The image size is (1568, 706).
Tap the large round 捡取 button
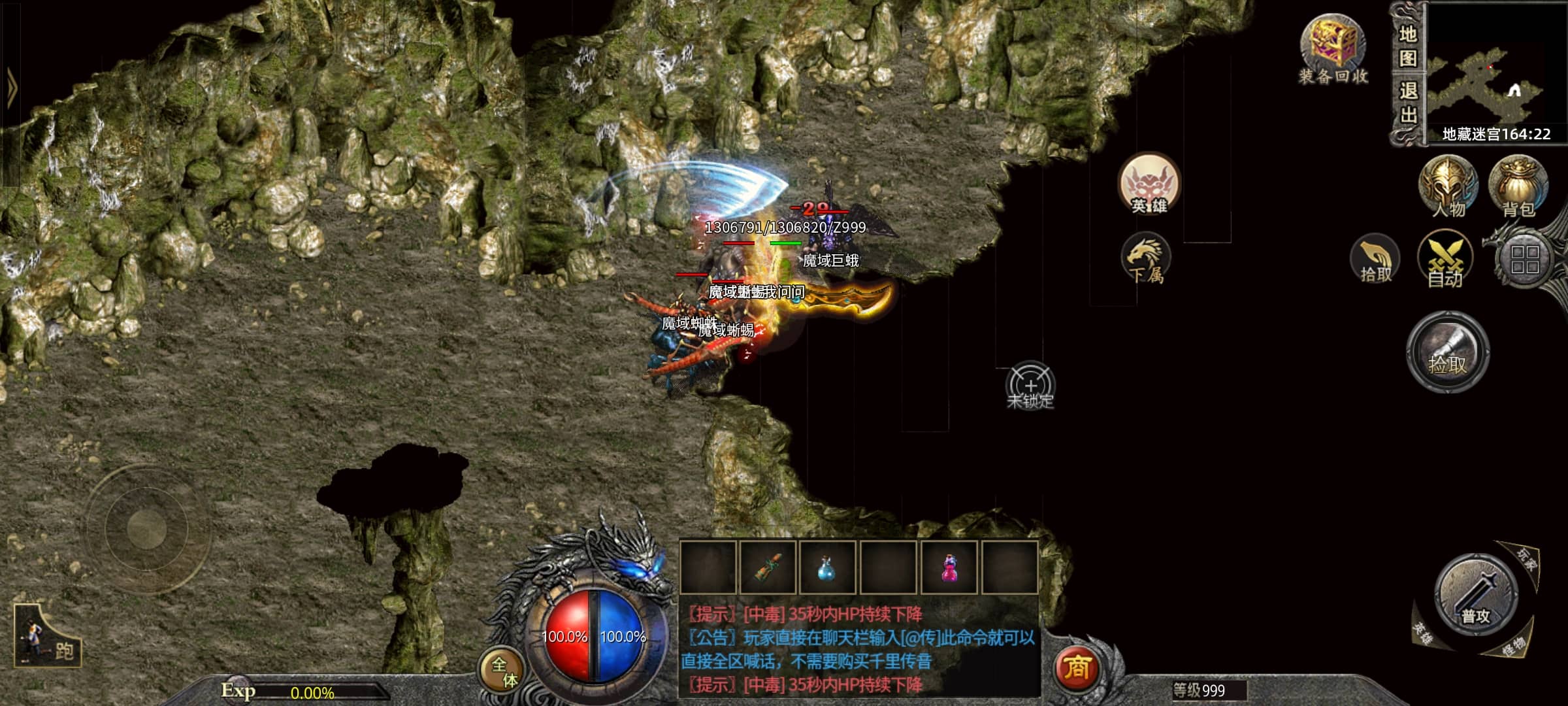1447,352
